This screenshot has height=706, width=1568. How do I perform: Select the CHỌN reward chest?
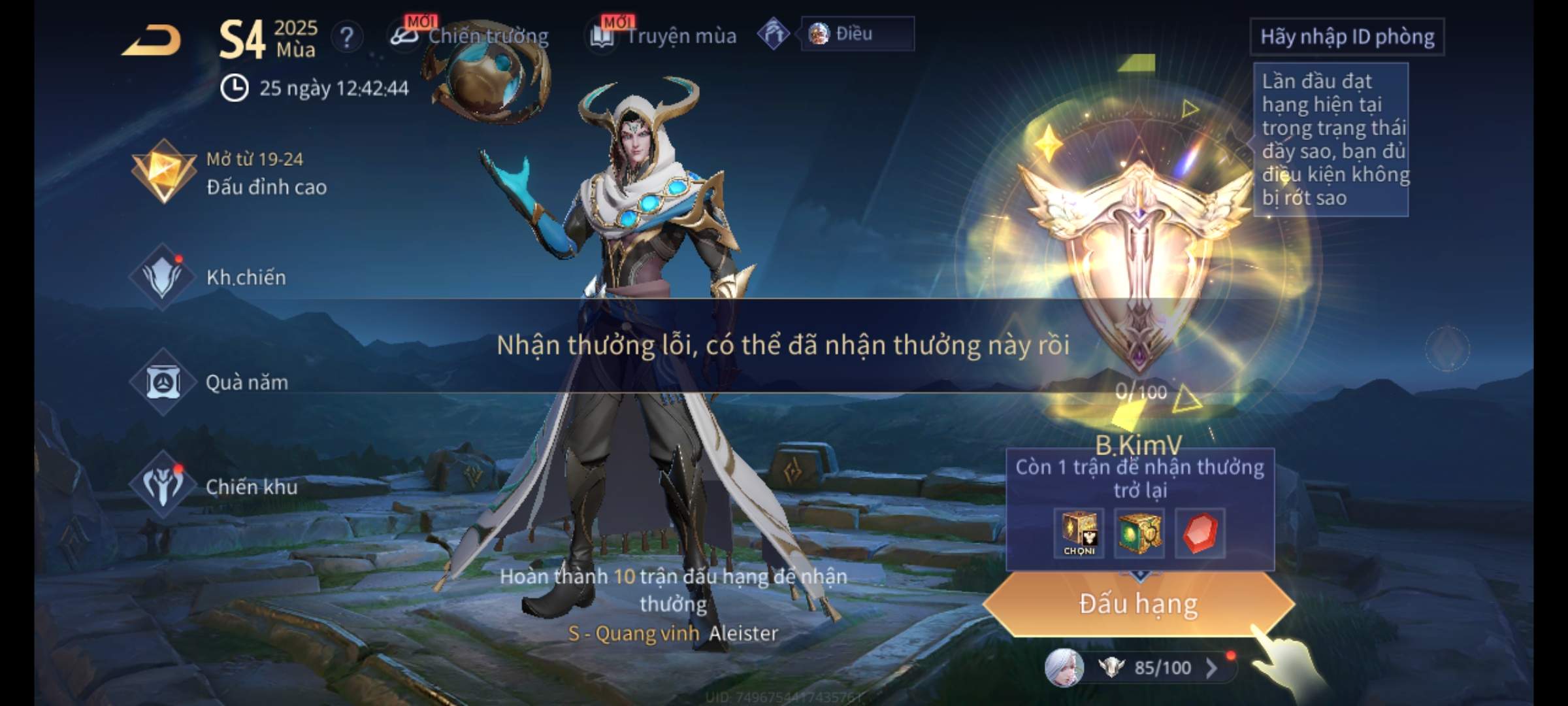tap(1079, 533)
